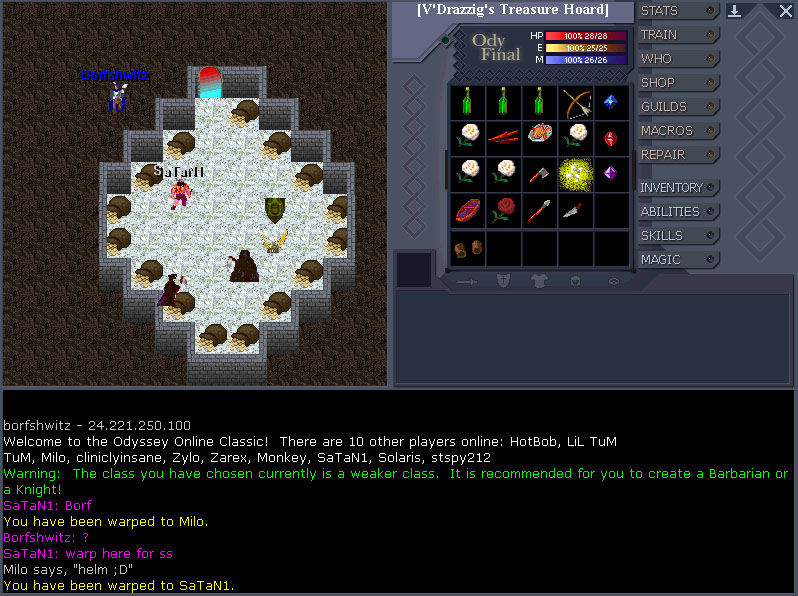The height and width of the screenshot is (596, 798).
Task: Switch to the MAGIC tab
Action: click(x=679, y=260)
